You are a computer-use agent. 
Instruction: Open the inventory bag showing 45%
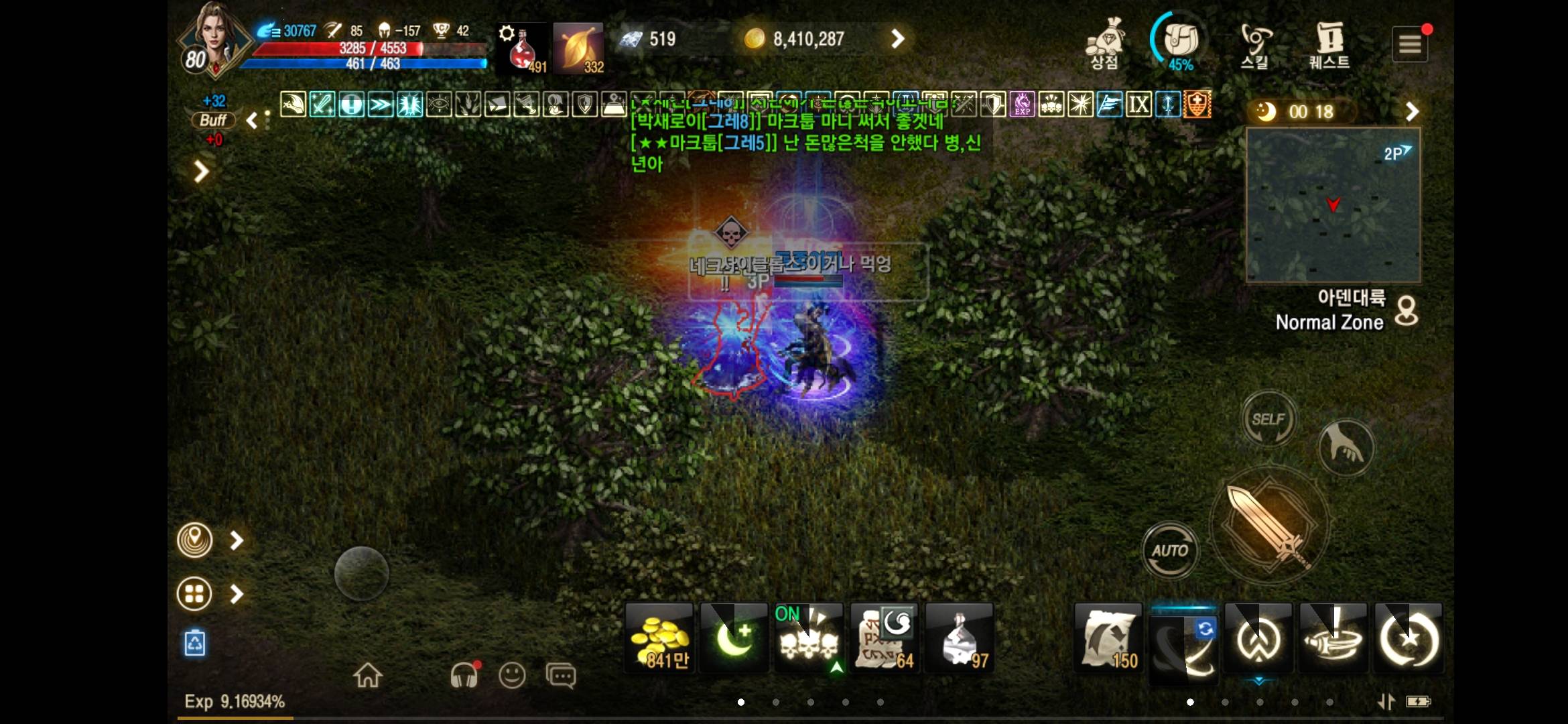pos(1181,42)
